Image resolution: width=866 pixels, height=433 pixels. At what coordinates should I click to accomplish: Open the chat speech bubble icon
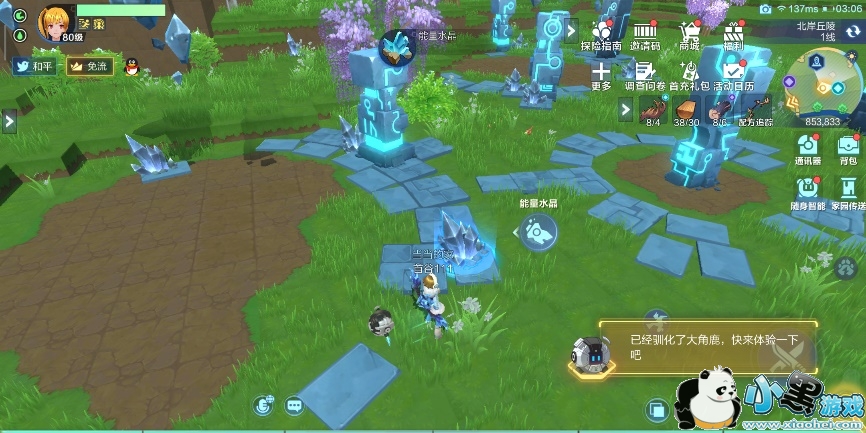tap(294, 405)
